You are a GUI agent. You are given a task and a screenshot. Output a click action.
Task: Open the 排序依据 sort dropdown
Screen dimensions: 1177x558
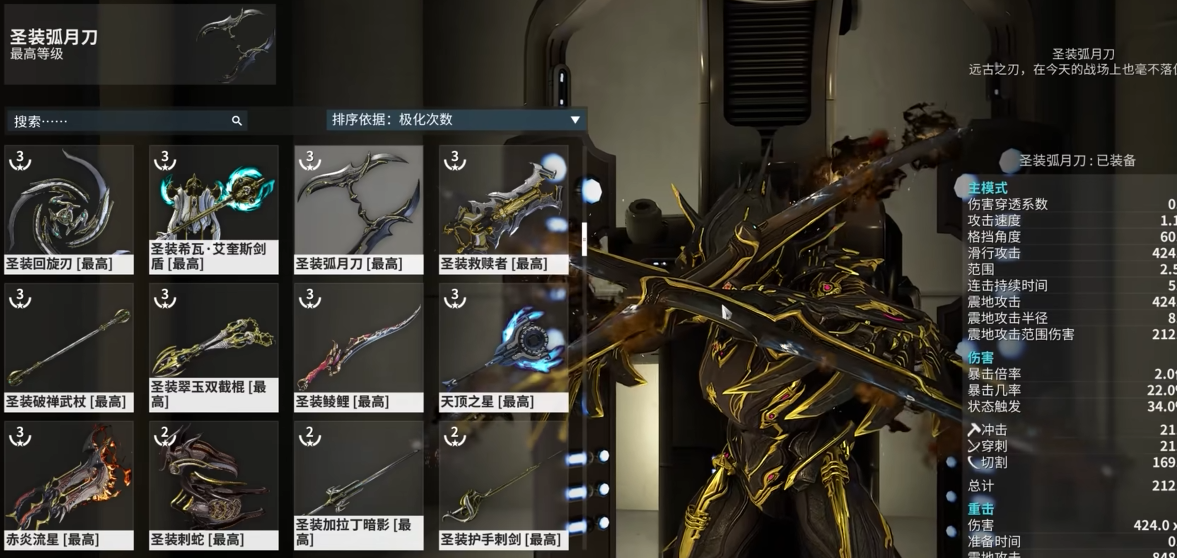pyautogui.click(x=456, y=120)
